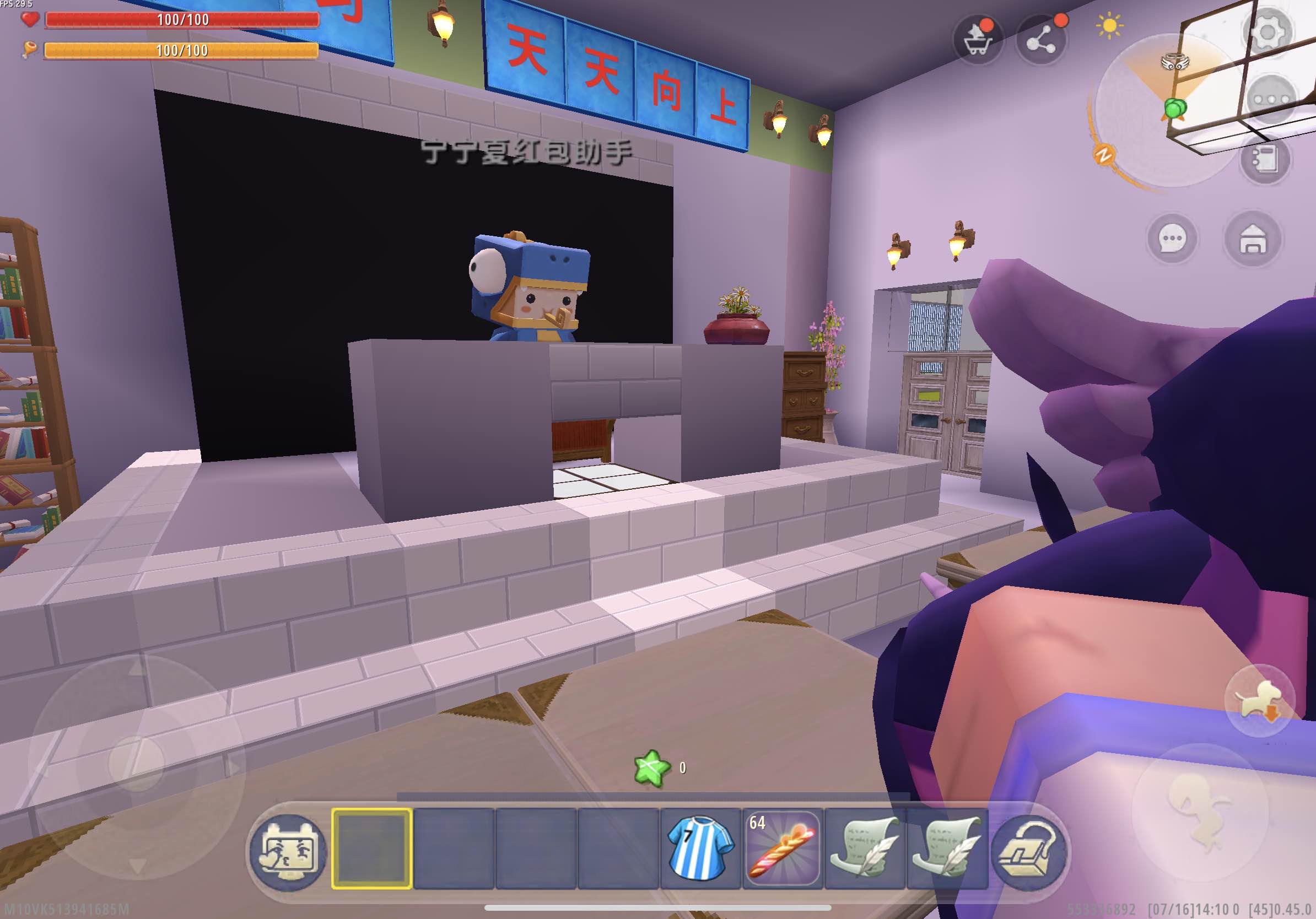The height and width of the screenshot is (919, 1316).
Task: Select the baguette stack of 64
Action: [782, 849]
